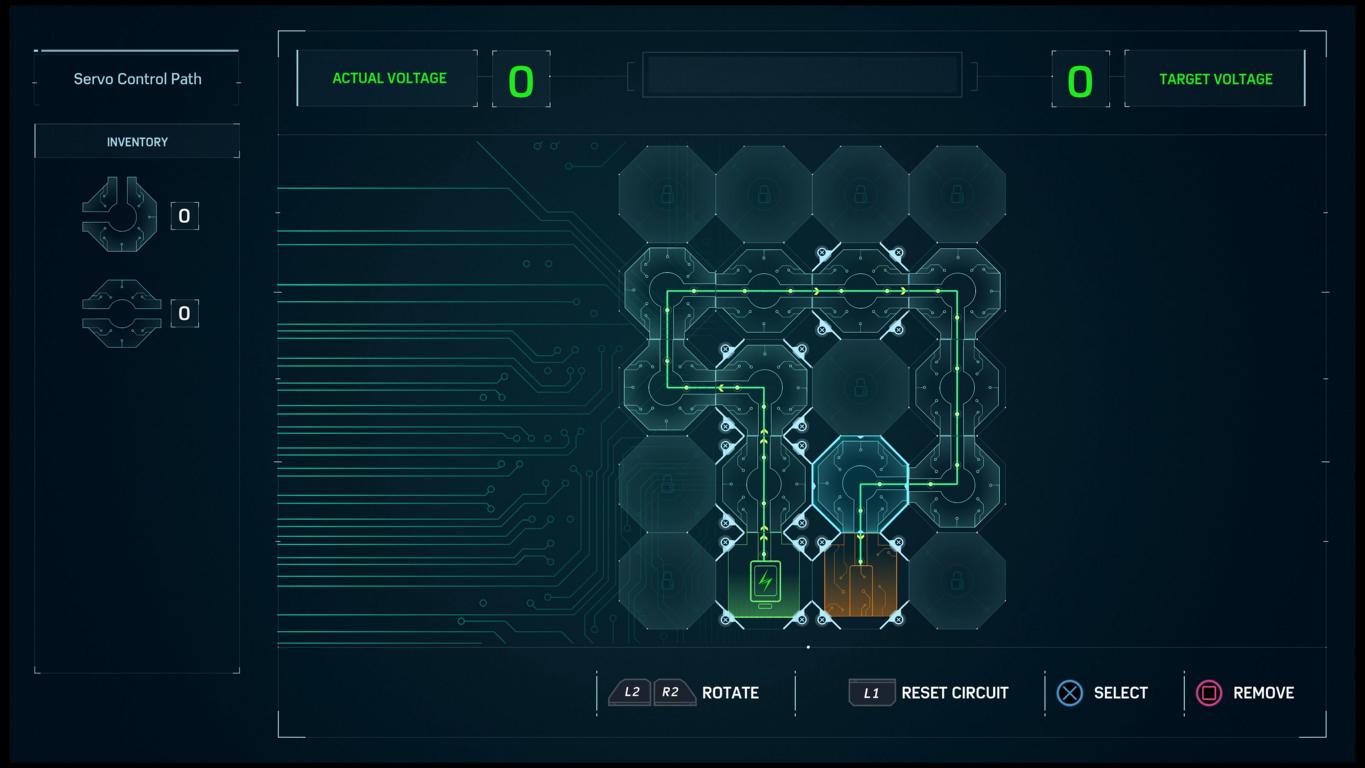Pick the straight piece in the inventory
The width and height of the screenshot is (1365, 768).
[120, 313]
